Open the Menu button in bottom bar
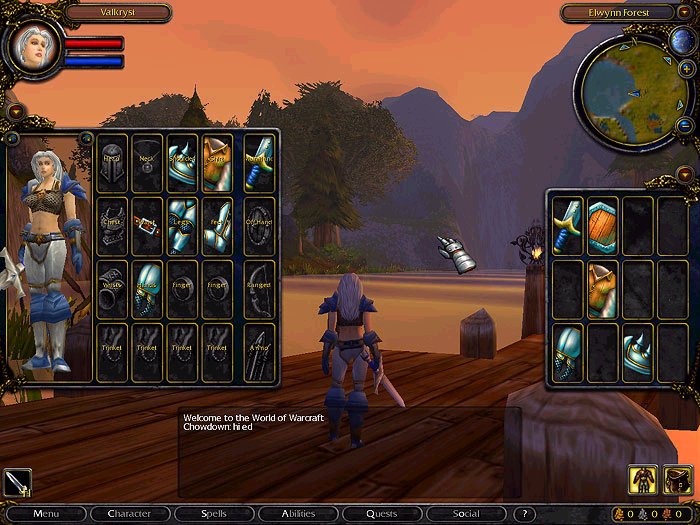This screenshot has width=700, height=525. pyautogui.click(x=45, y=514)
